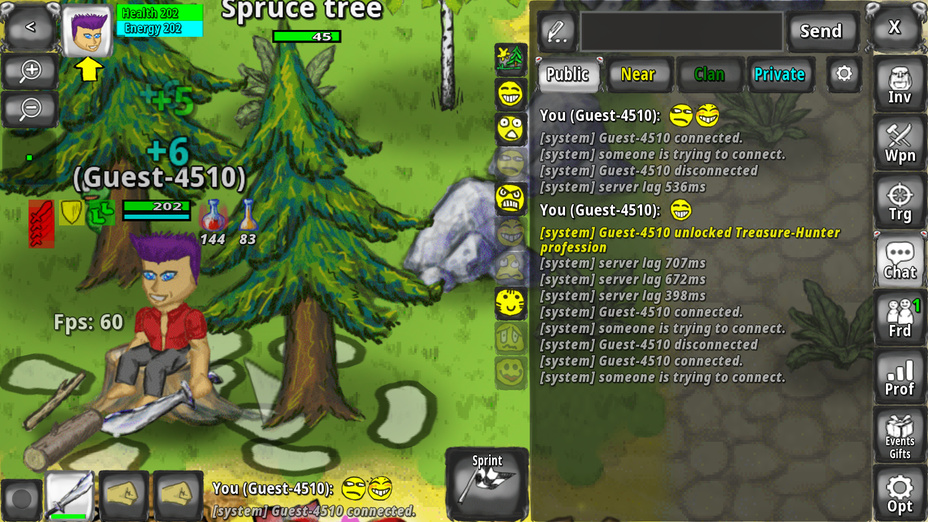Zoom in with the magnifier plus button

[30, 71]
